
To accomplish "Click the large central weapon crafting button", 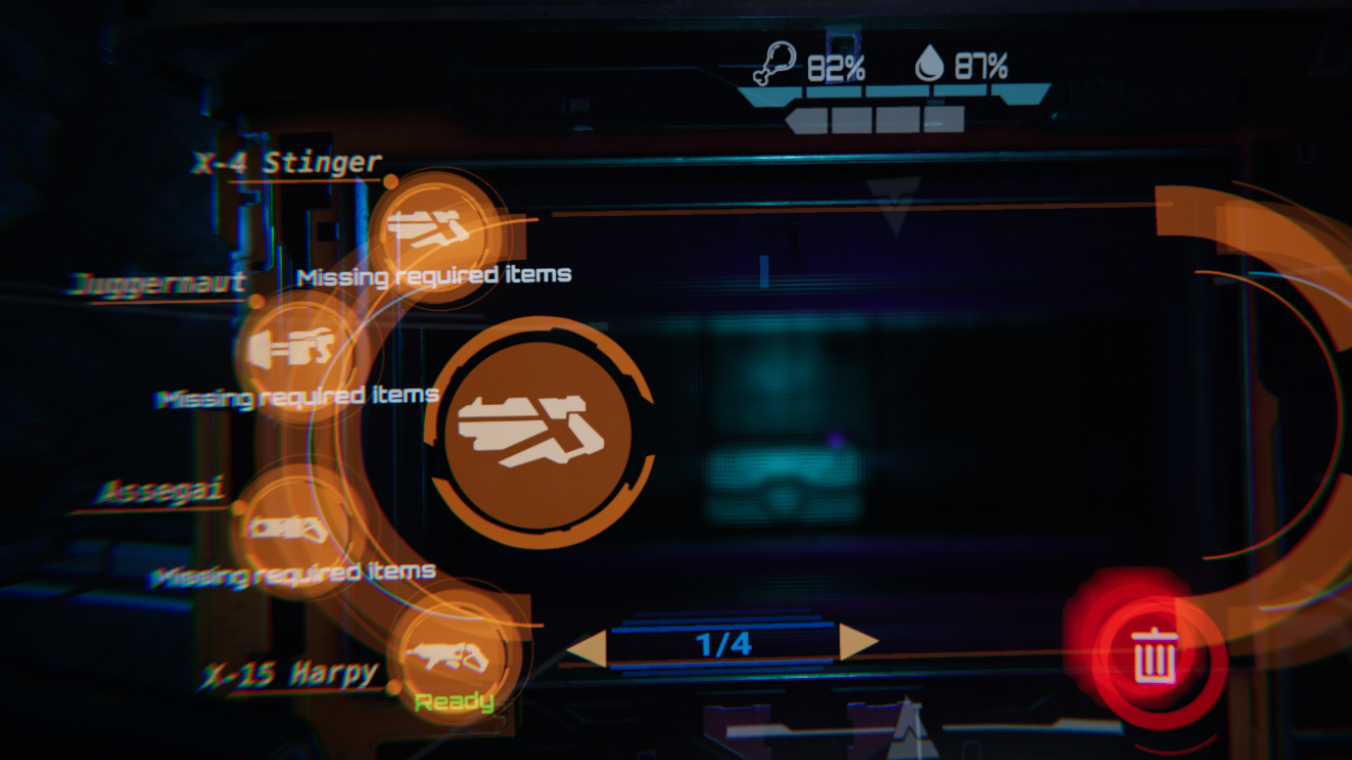I will pos(537,432).
